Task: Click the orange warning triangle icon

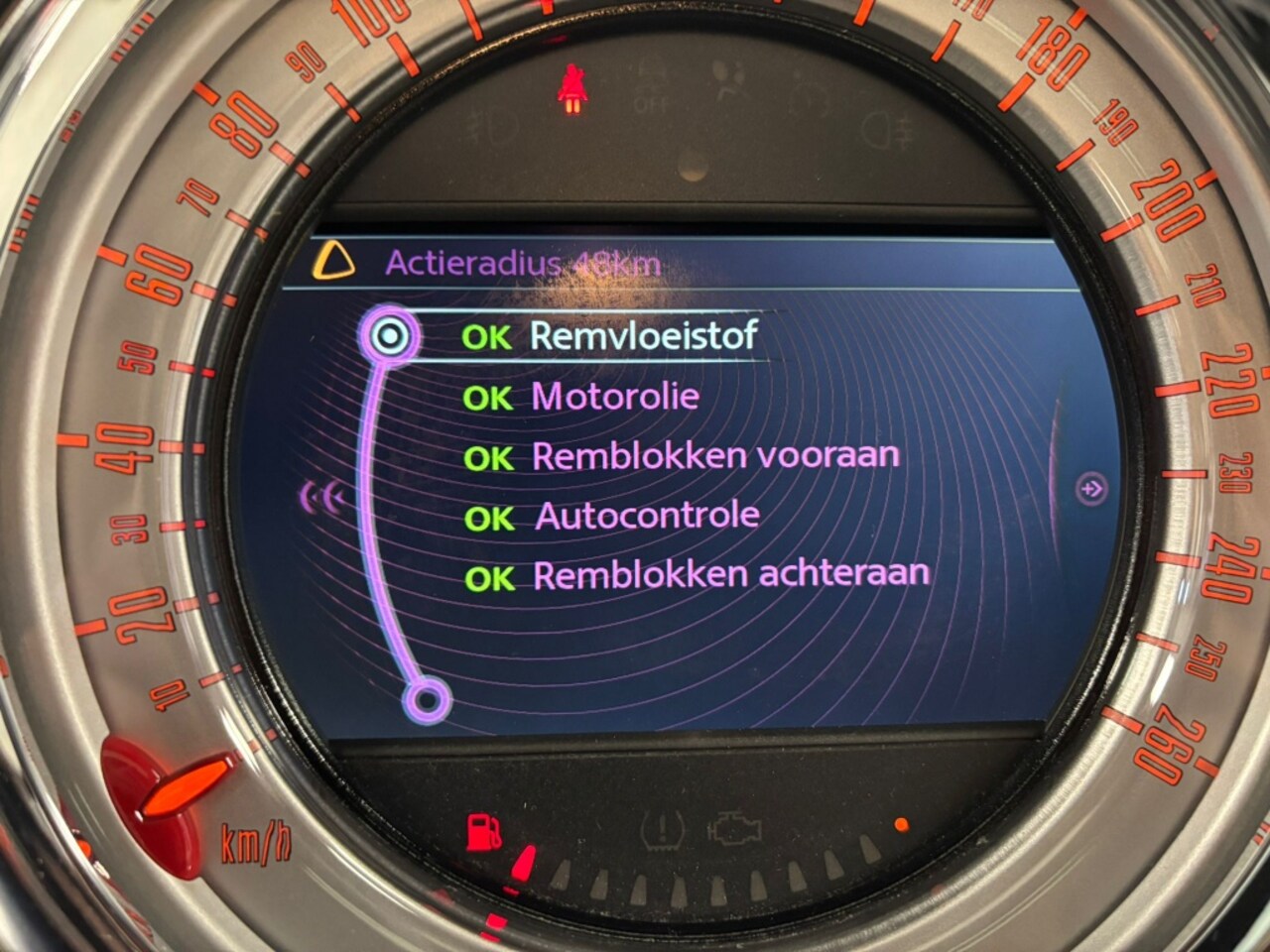Action: pos(333,262)
